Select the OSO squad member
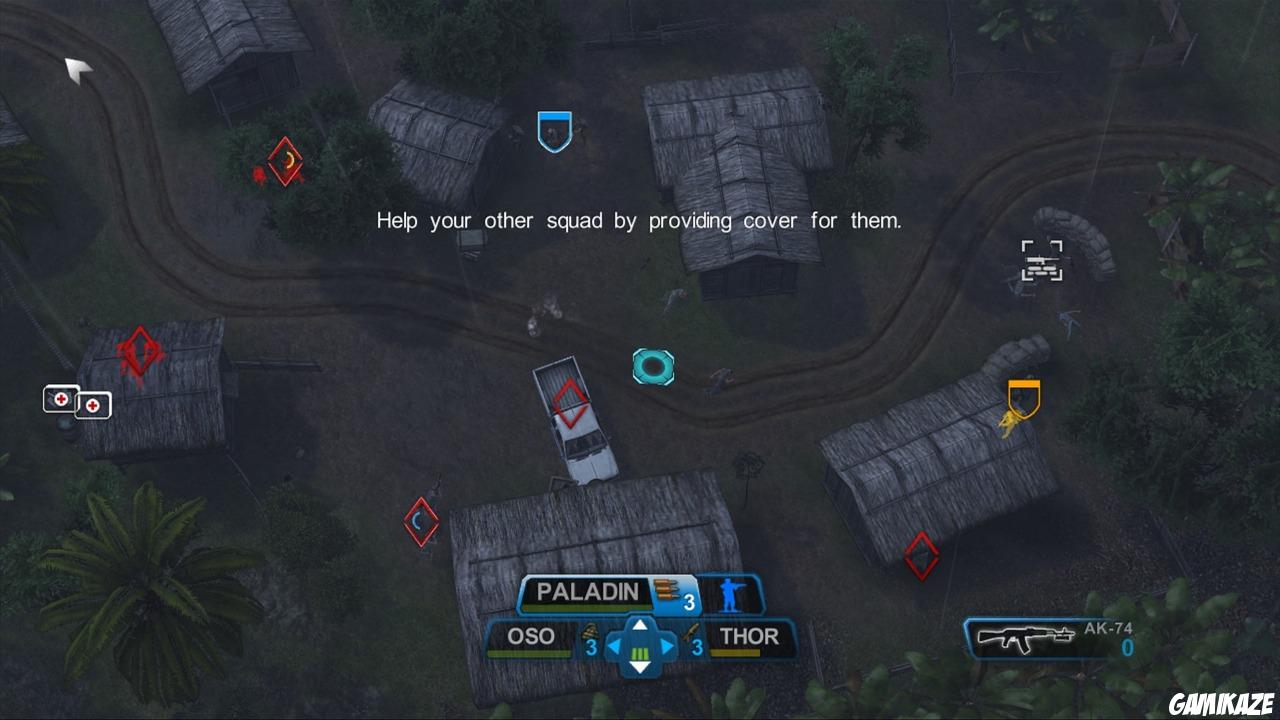 pyautogui.click(x=532, y=636)
